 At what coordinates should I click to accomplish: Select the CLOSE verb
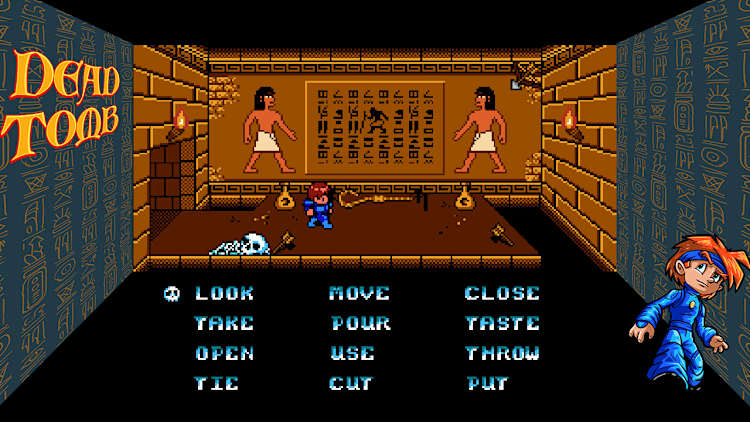502,294
